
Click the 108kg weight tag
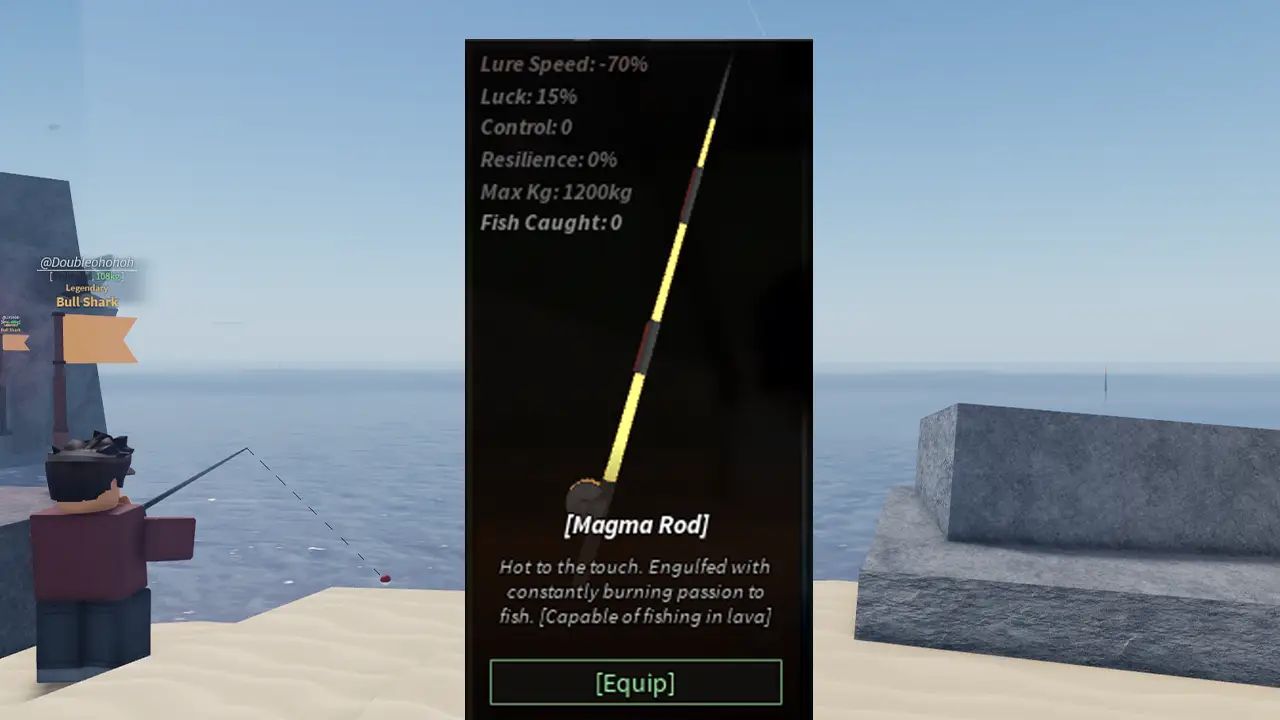(108, 276)
